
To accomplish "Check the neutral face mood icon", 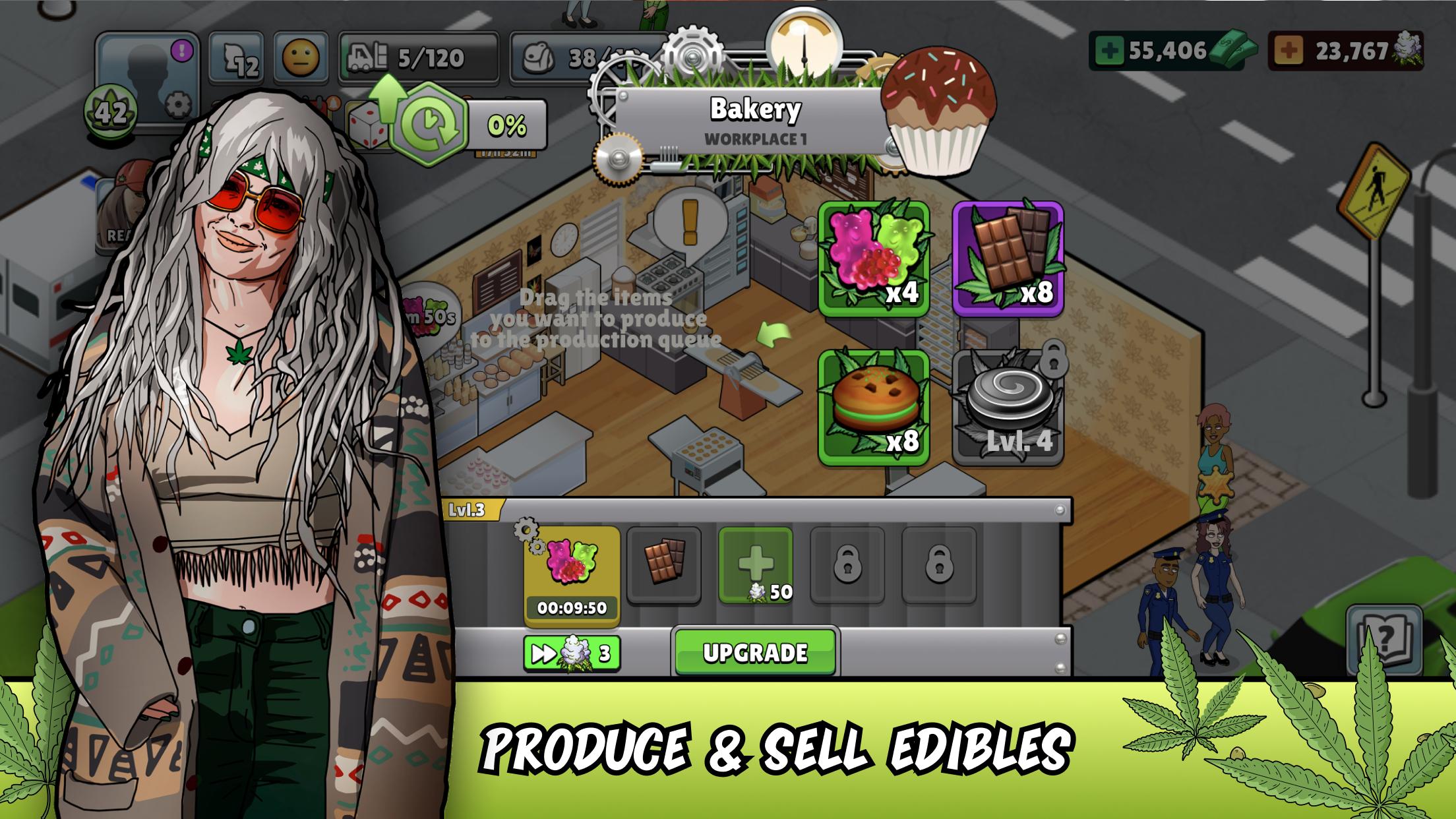I will [301, 57].
